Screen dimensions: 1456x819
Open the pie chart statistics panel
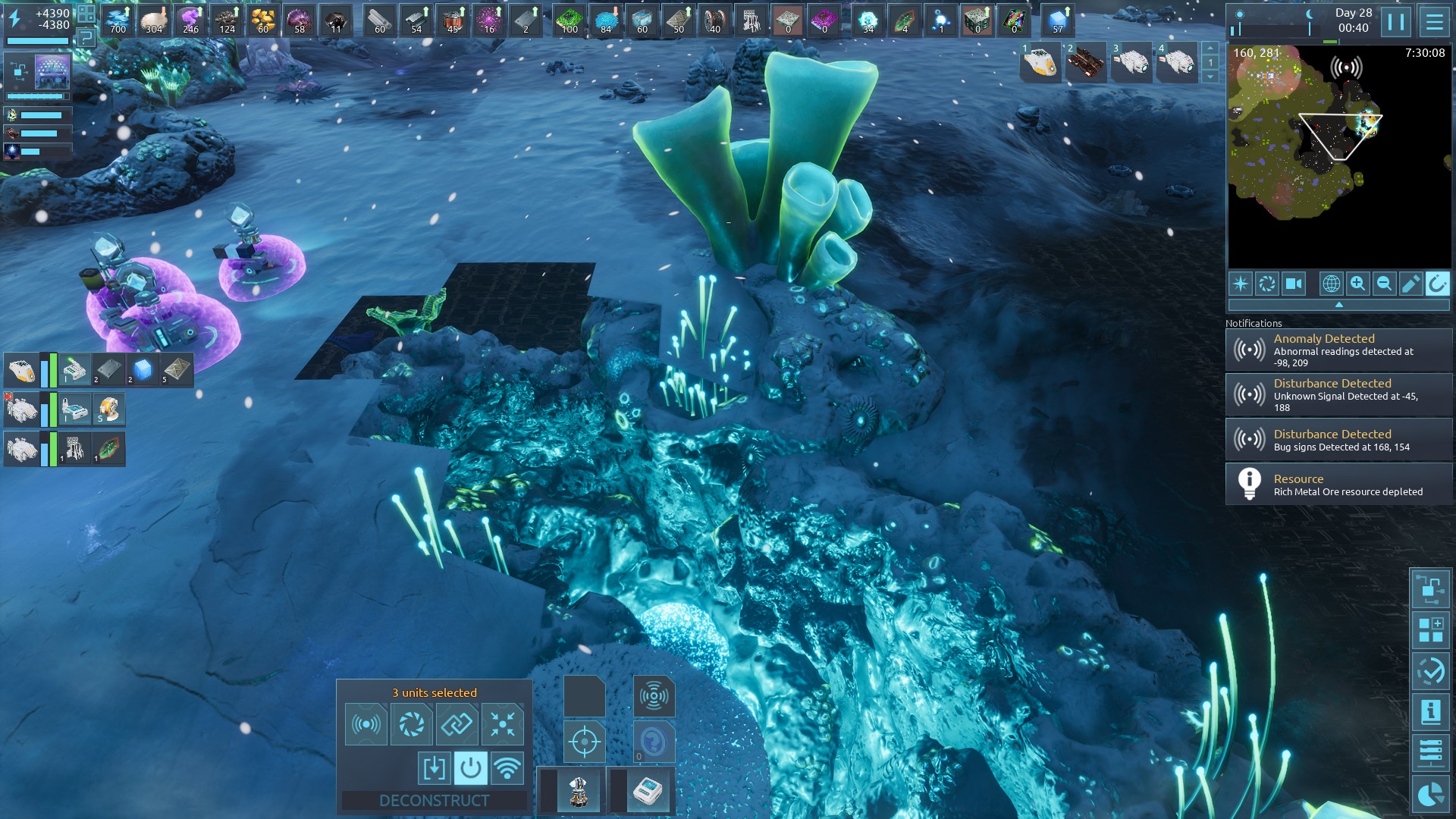pyautogui.click(x=1430, y=794)
